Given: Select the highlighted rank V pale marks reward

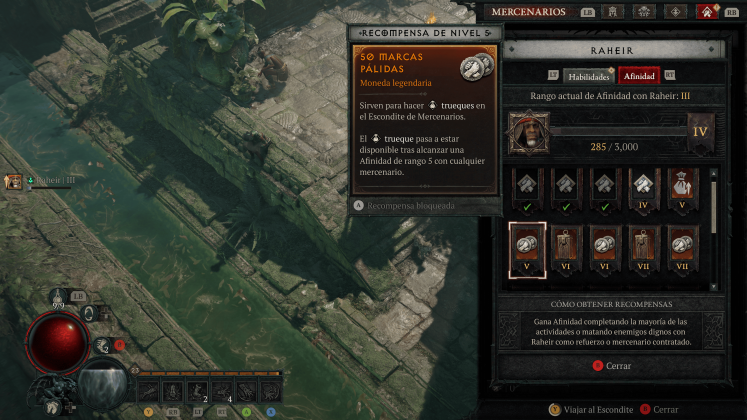Looking at the screenshot, I should tap(527, 246).
